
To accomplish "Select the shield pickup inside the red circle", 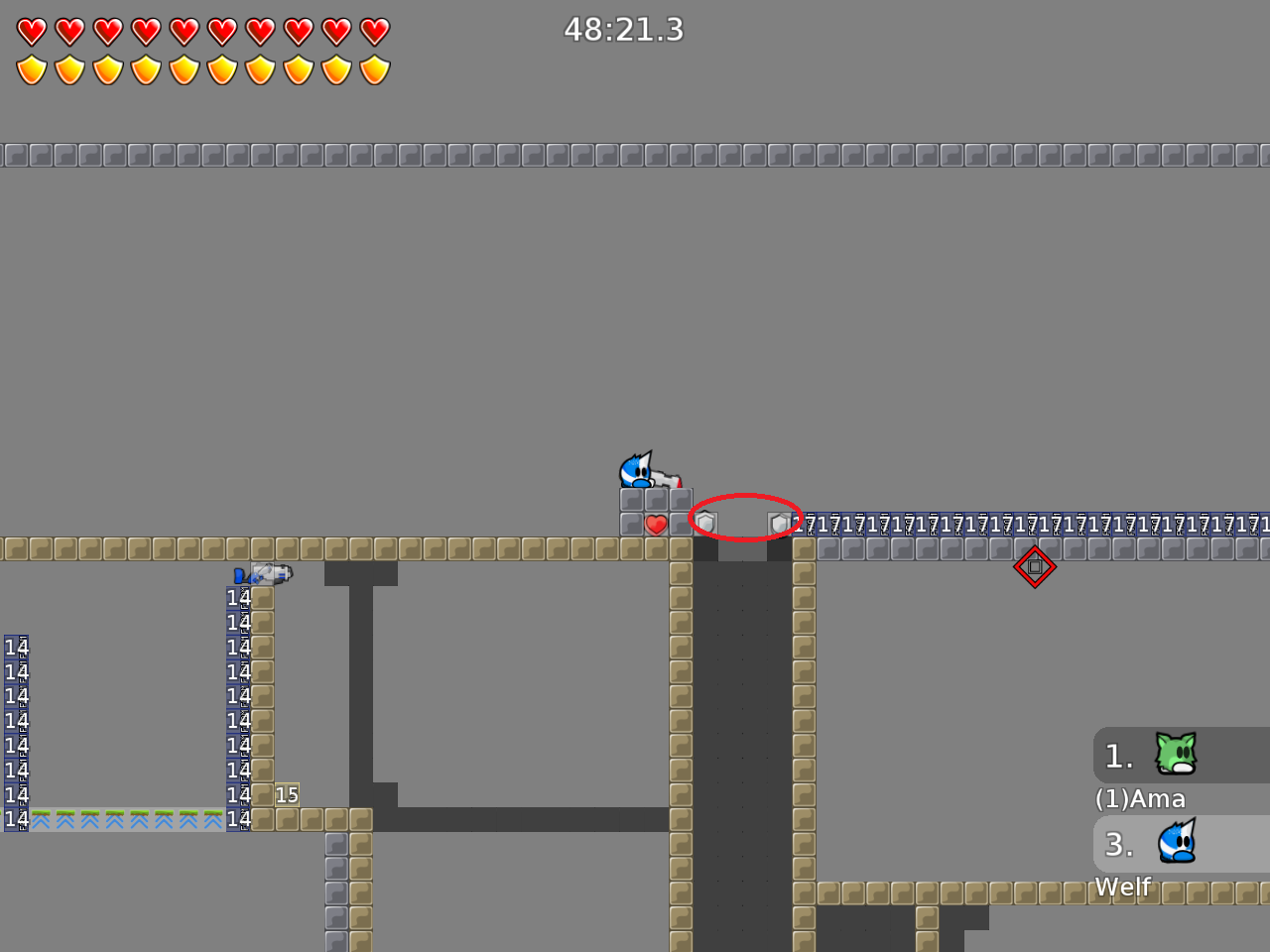I will pos(704,520).
